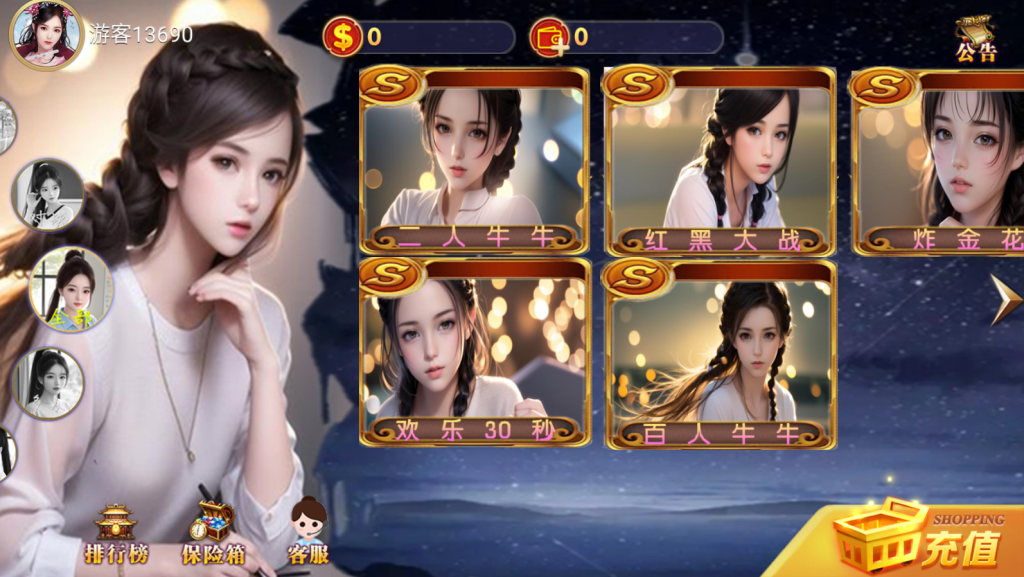Image resolution: width=1024 pixels, height=577 pixels.
Task: Add funds via the wallet plus icon
Action: 549,38
